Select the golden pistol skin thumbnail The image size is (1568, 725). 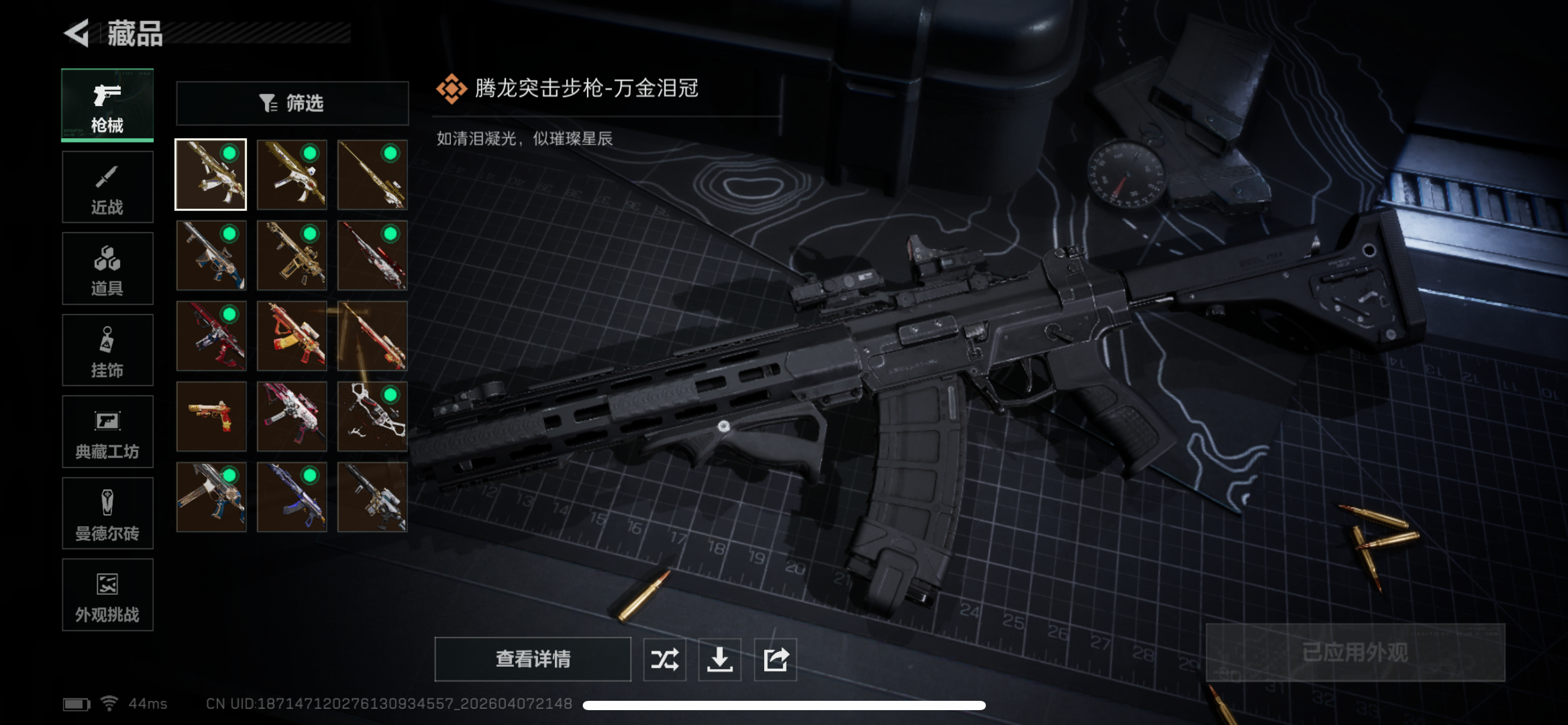(211, 417)
